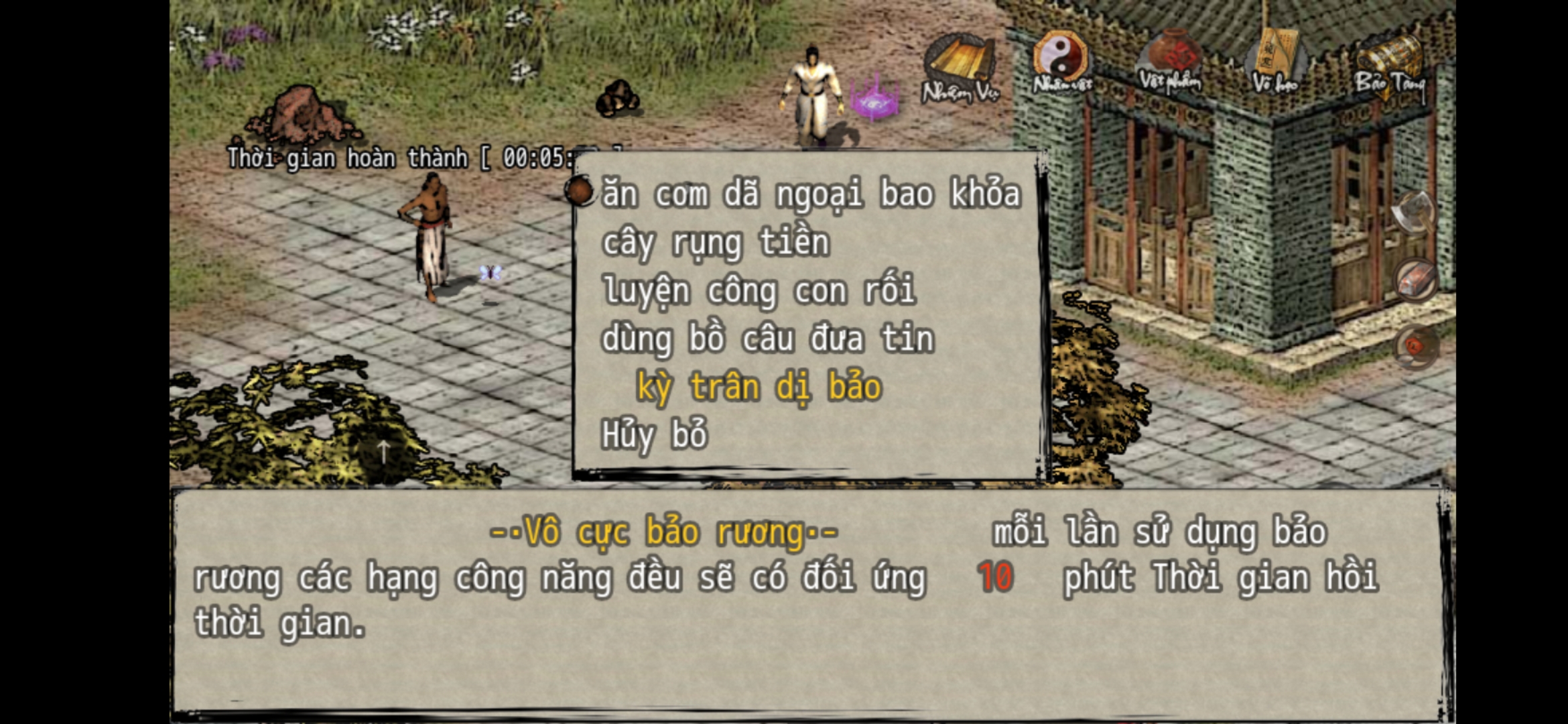Tap the round red-gem icon on the right edge
The image size is (1568, 724).
click(x=1415, y=346)
